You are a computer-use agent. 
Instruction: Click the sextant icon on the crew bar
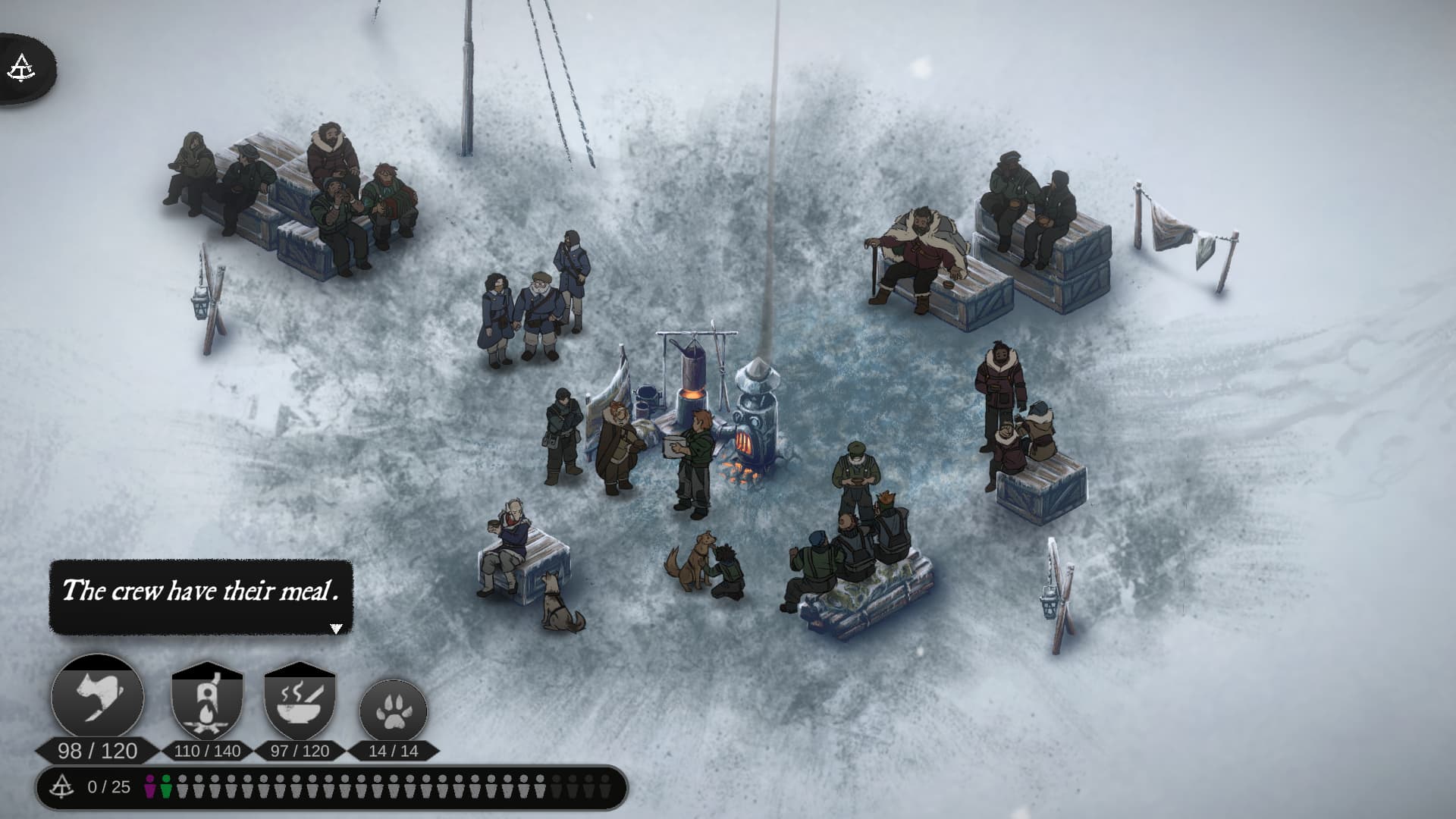tap(62, 786)
